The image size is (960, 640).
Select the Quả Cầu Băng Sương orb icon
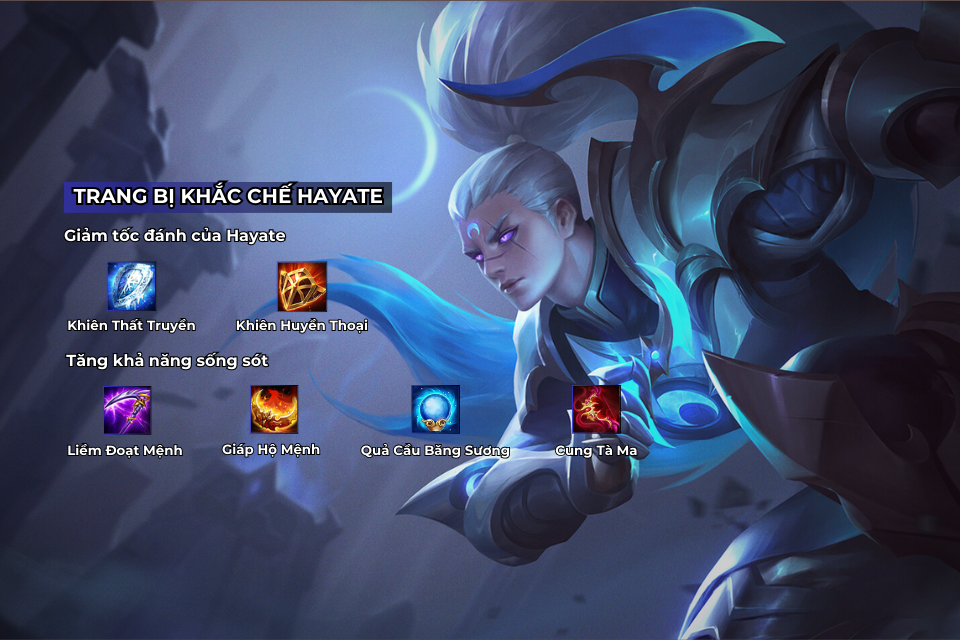click(436, 409)
